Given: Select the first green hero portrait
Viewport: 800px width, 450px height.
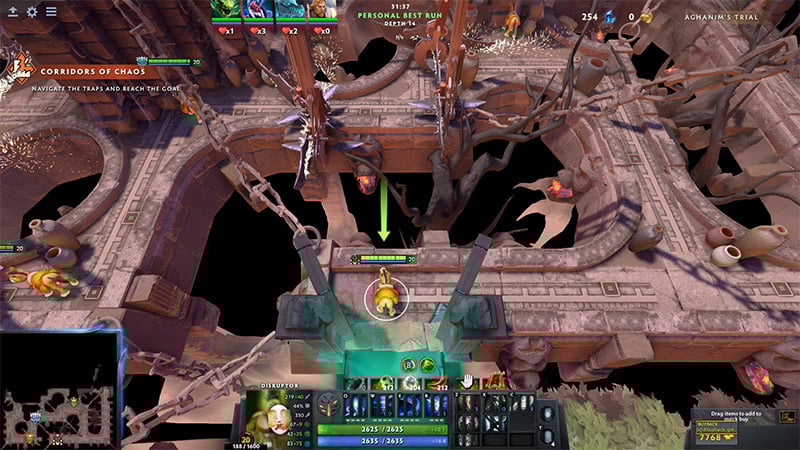Looking at the screenshot, I should (225, 10).
